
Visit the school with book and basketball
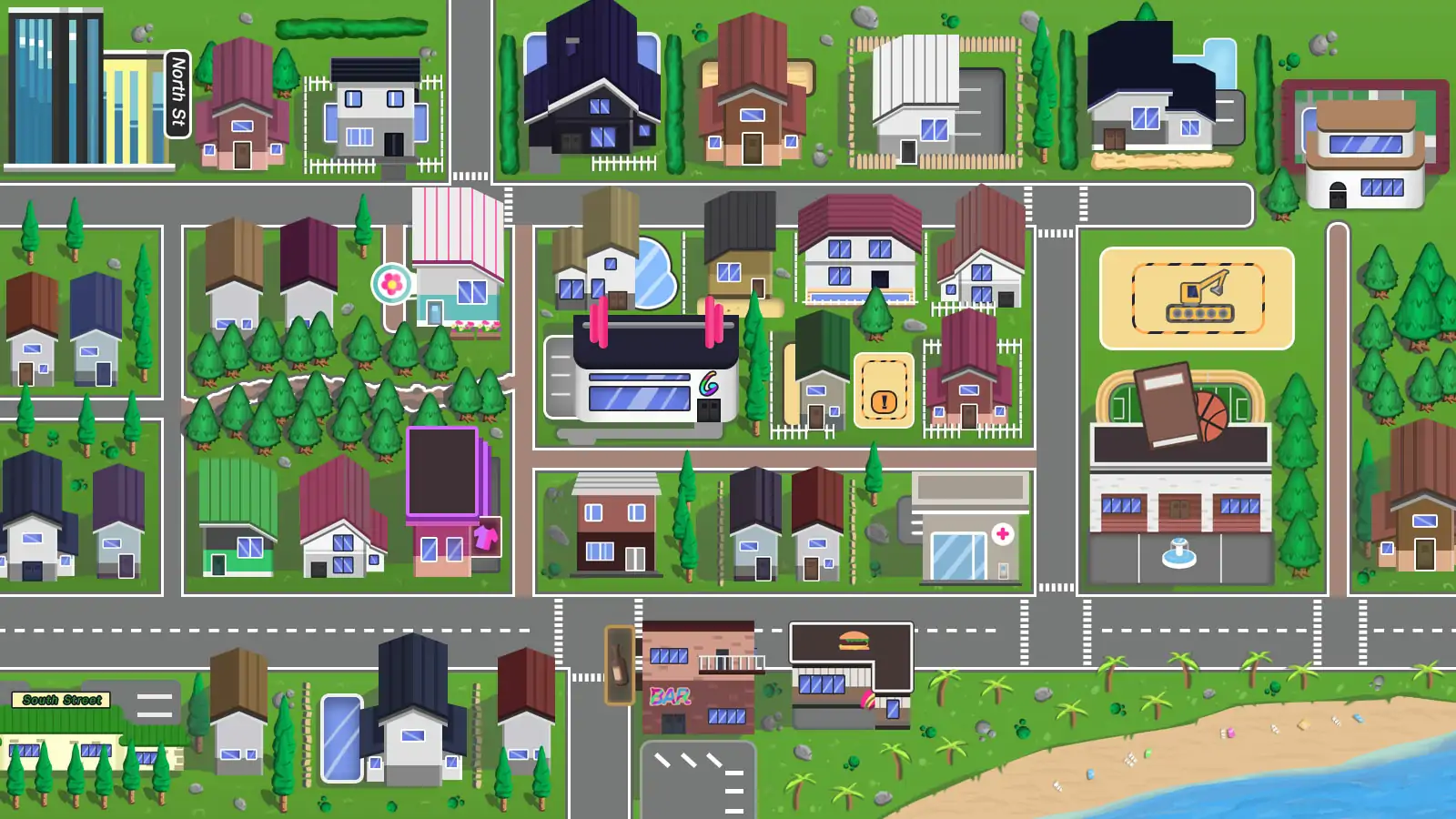click(x=1180, y=471)
